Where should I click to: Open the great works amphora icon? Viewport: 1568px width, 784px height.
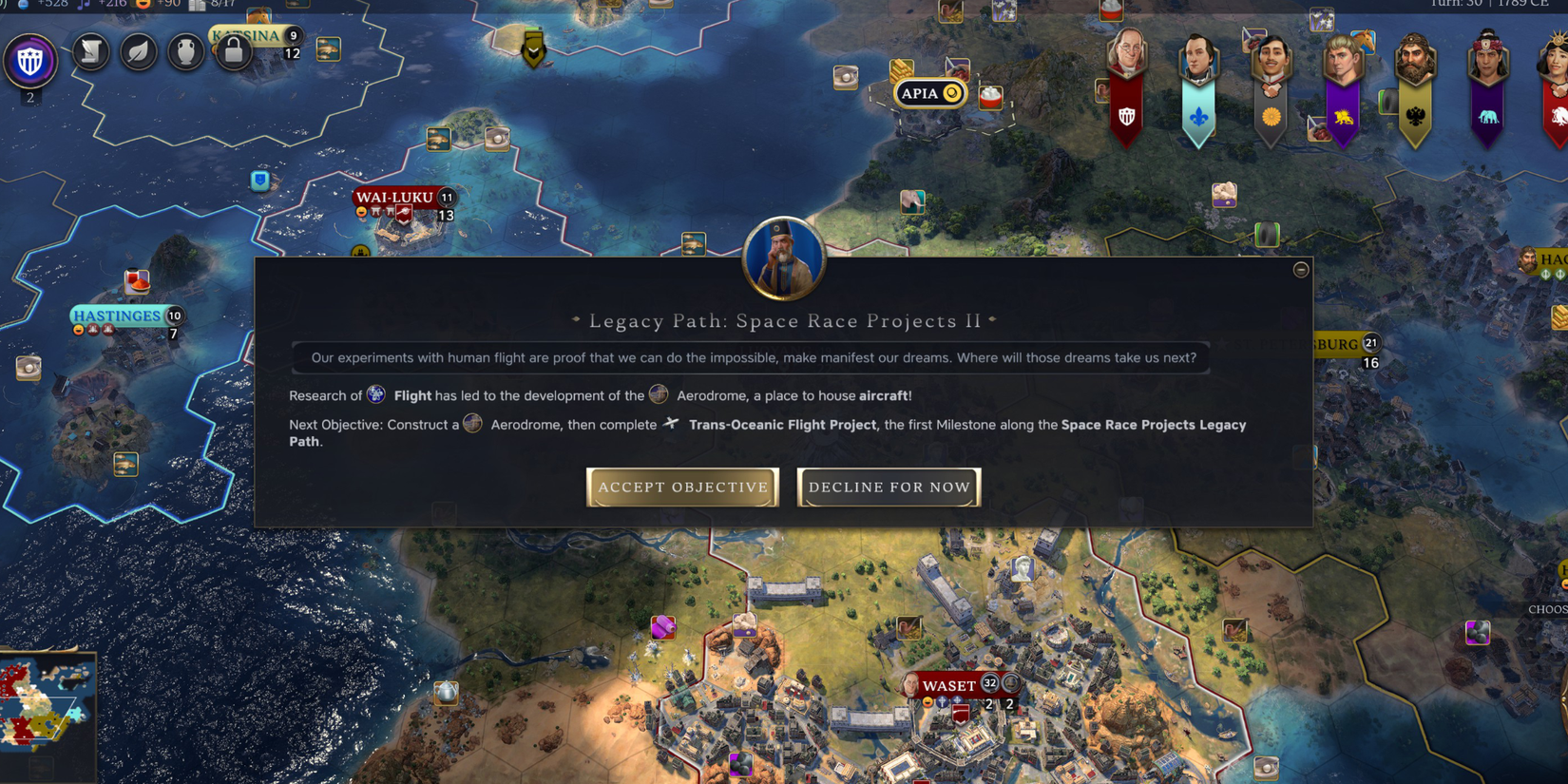186,52
